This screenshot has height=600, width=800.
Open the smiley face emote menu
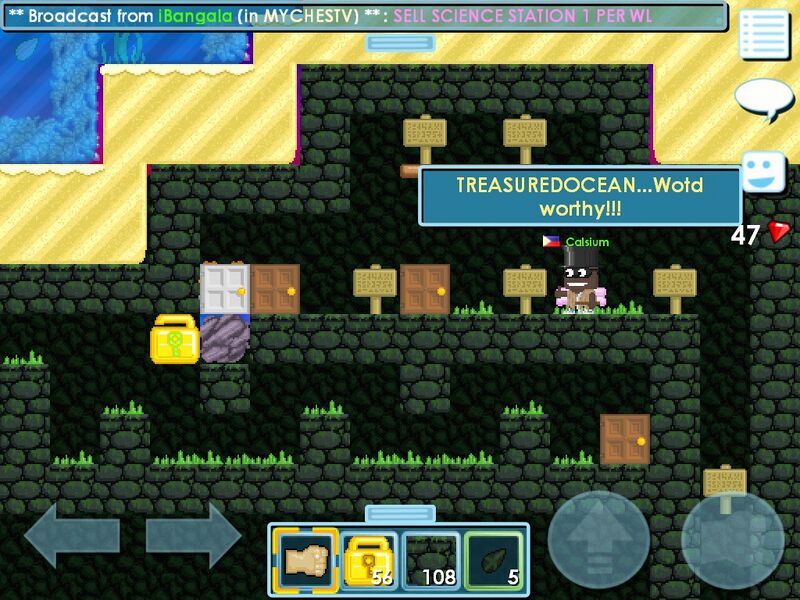tap(763, 171)
